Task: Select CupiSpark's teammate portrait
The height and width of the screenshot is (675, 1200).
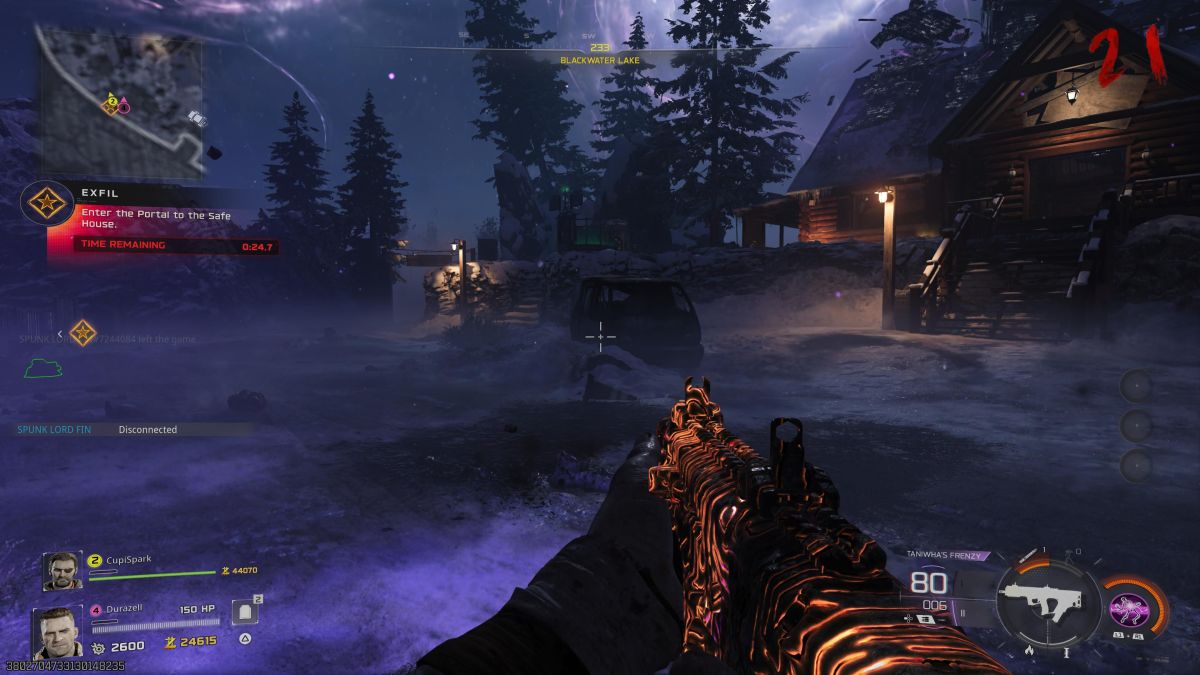Action: point(62,571)
